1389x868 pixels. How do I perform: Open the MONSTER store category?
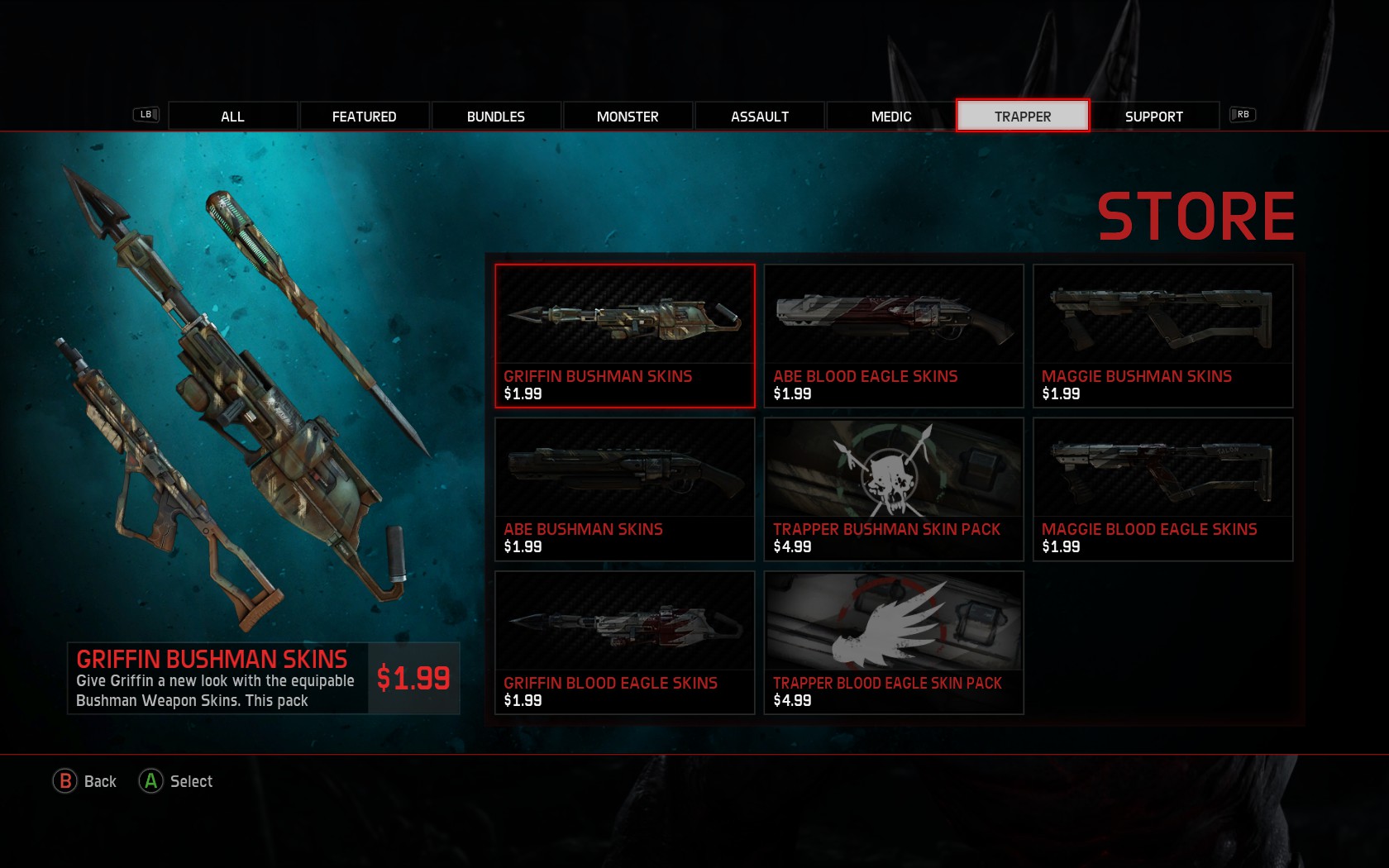[628, 116]
